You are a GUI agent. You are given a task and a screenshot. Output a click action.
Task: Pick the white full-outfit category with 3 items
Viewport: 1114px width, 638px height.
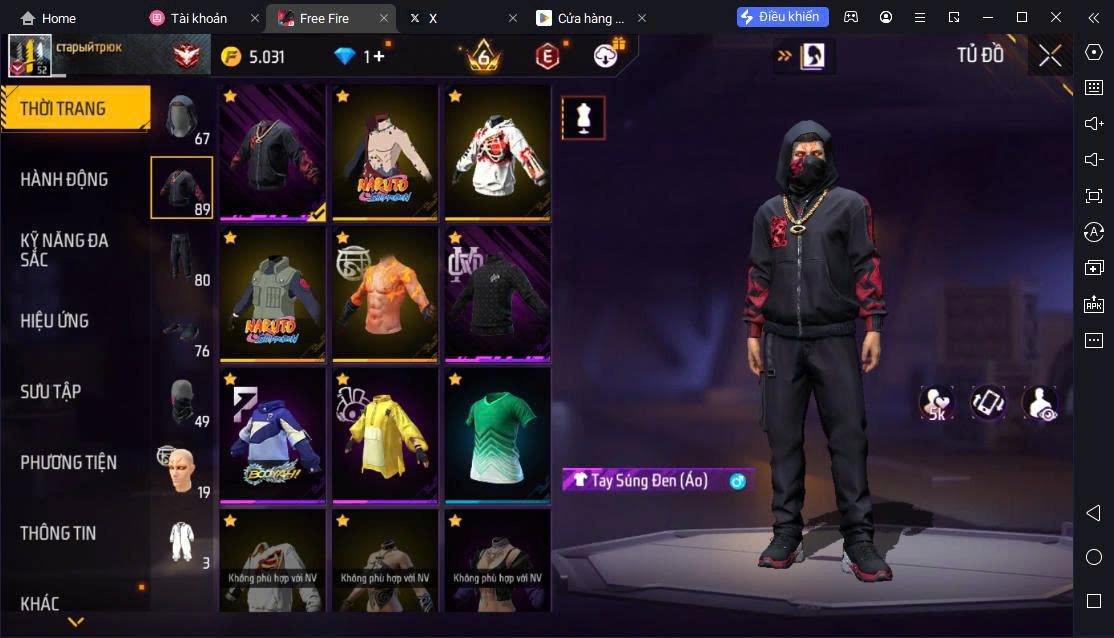tap(182, 543)
